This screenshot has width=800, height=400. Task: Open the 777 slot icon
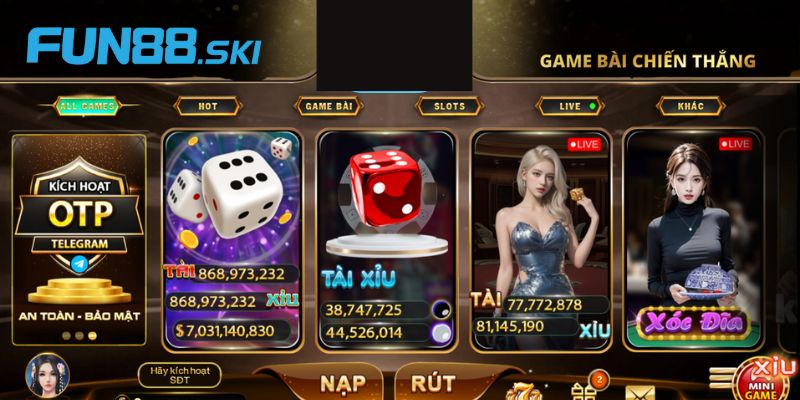click(523, 390)
